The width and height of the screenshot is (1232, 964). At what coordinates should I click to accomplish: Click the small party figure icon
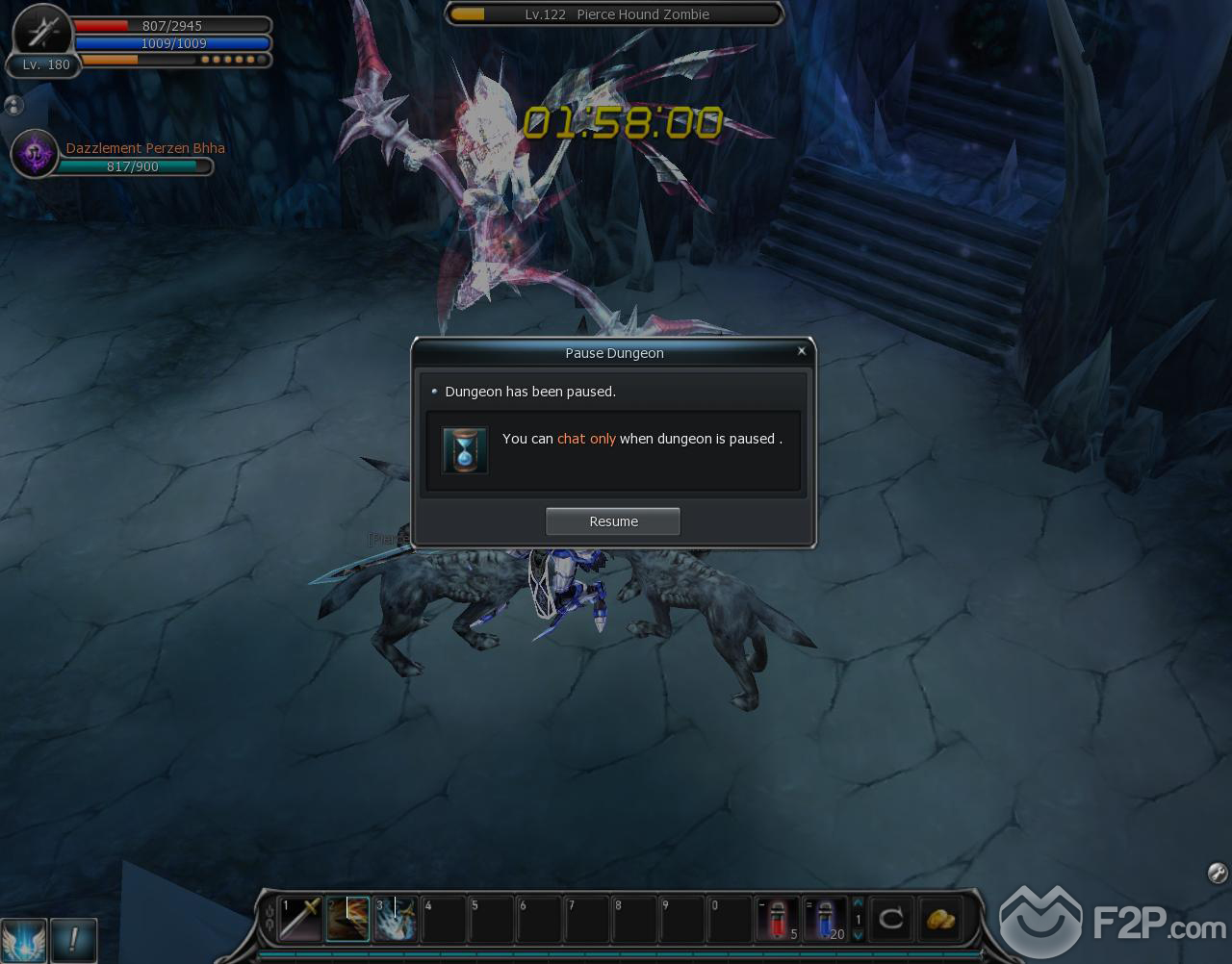click(x=13, y=106)
